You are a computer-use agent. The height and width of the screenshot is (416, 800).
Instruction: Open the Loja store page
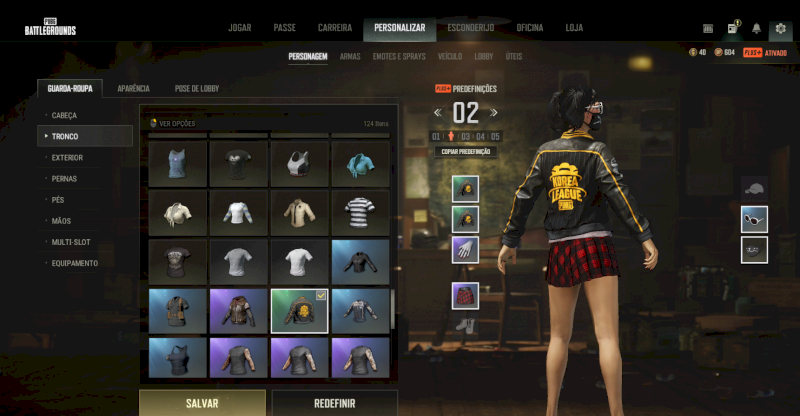(574, 28)
